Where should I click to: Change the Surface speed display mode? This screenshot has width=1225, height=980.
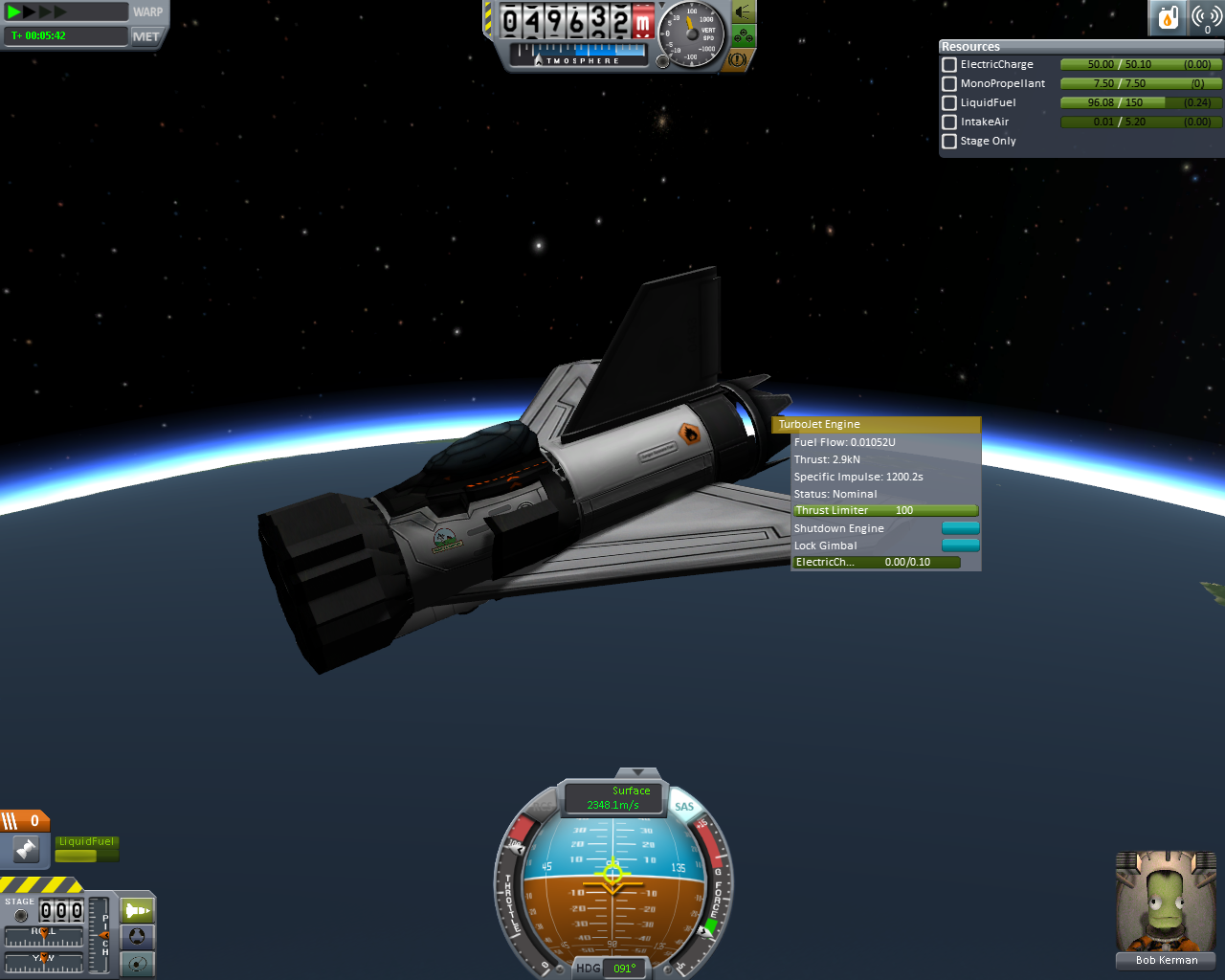(613, 797)
